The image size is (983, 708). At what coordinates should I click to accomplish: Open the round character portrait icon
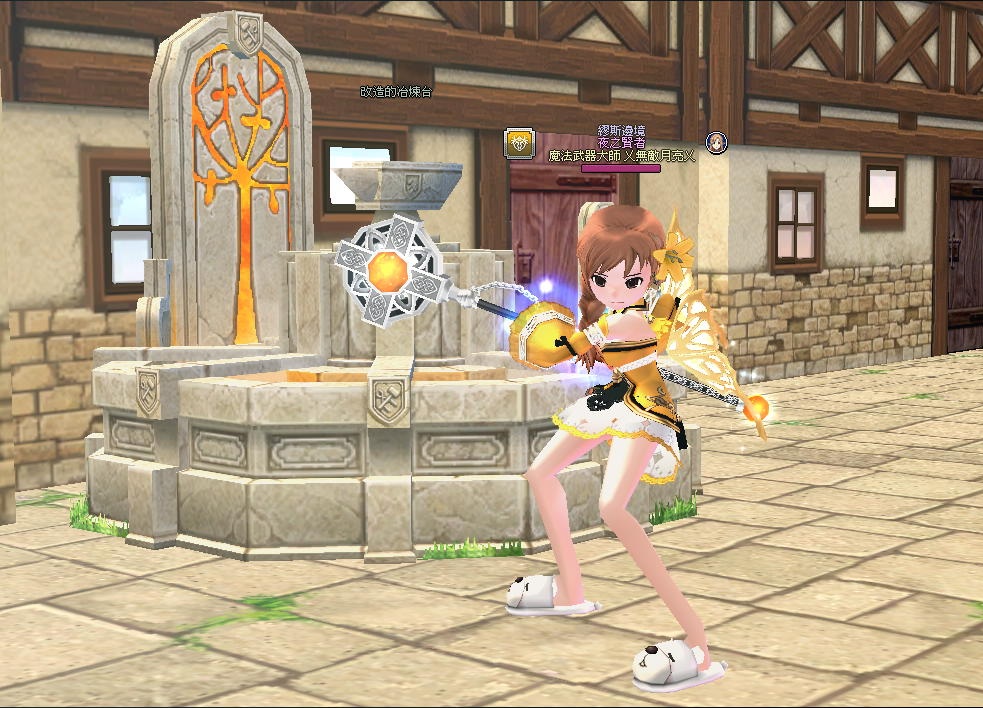(x=716, y=142)
